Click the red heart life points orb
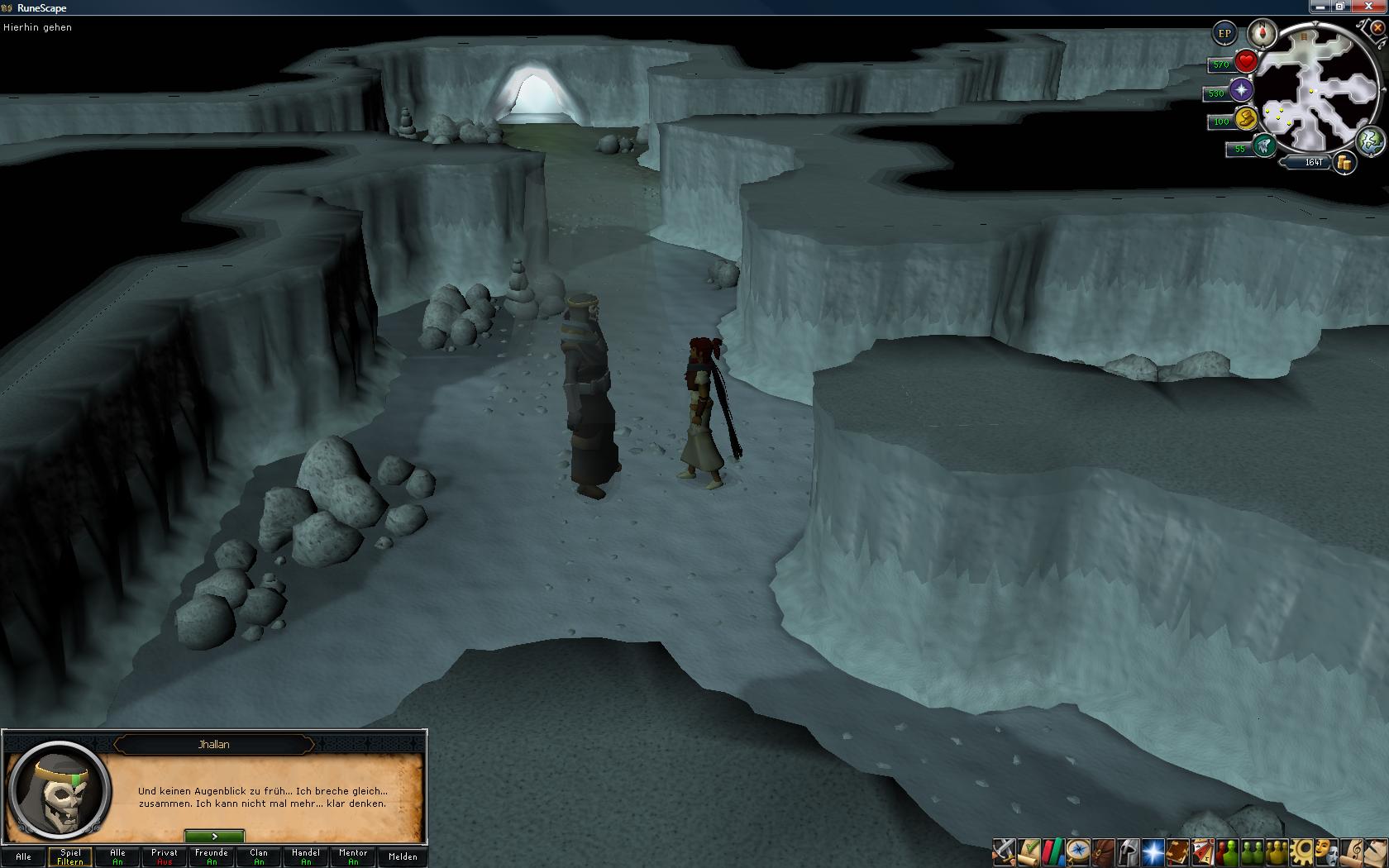This screenshot has height=868, width=1389. pos(1246,62)
